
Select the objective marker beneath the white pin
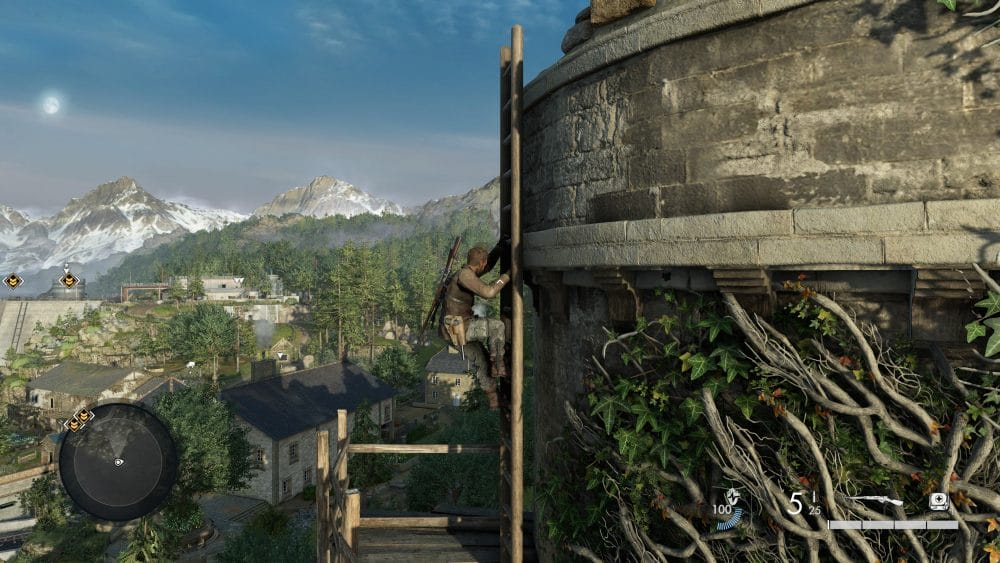pos(68,281)
